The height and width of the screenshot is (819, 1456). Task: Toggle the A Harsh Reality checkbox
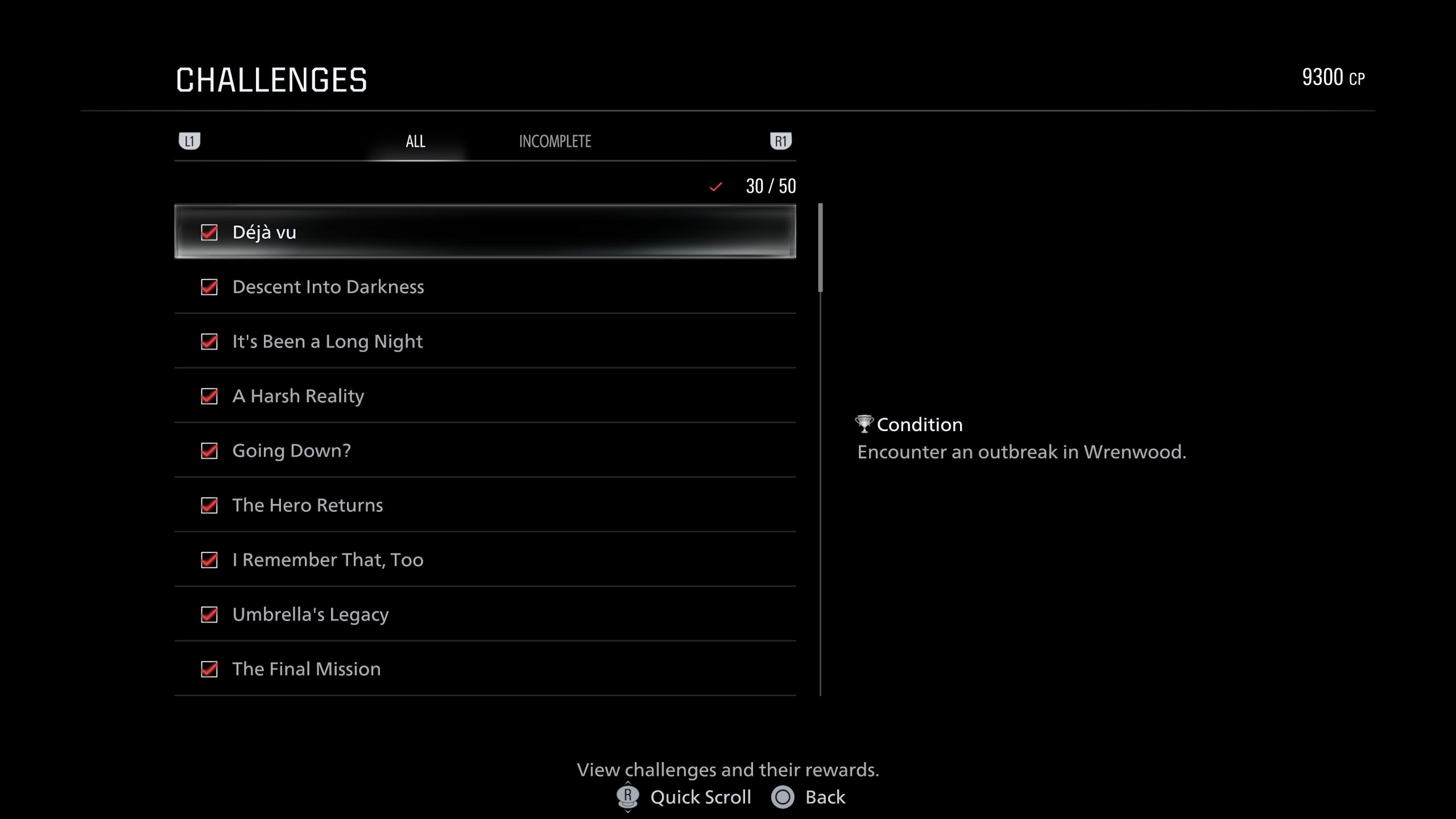209,396
